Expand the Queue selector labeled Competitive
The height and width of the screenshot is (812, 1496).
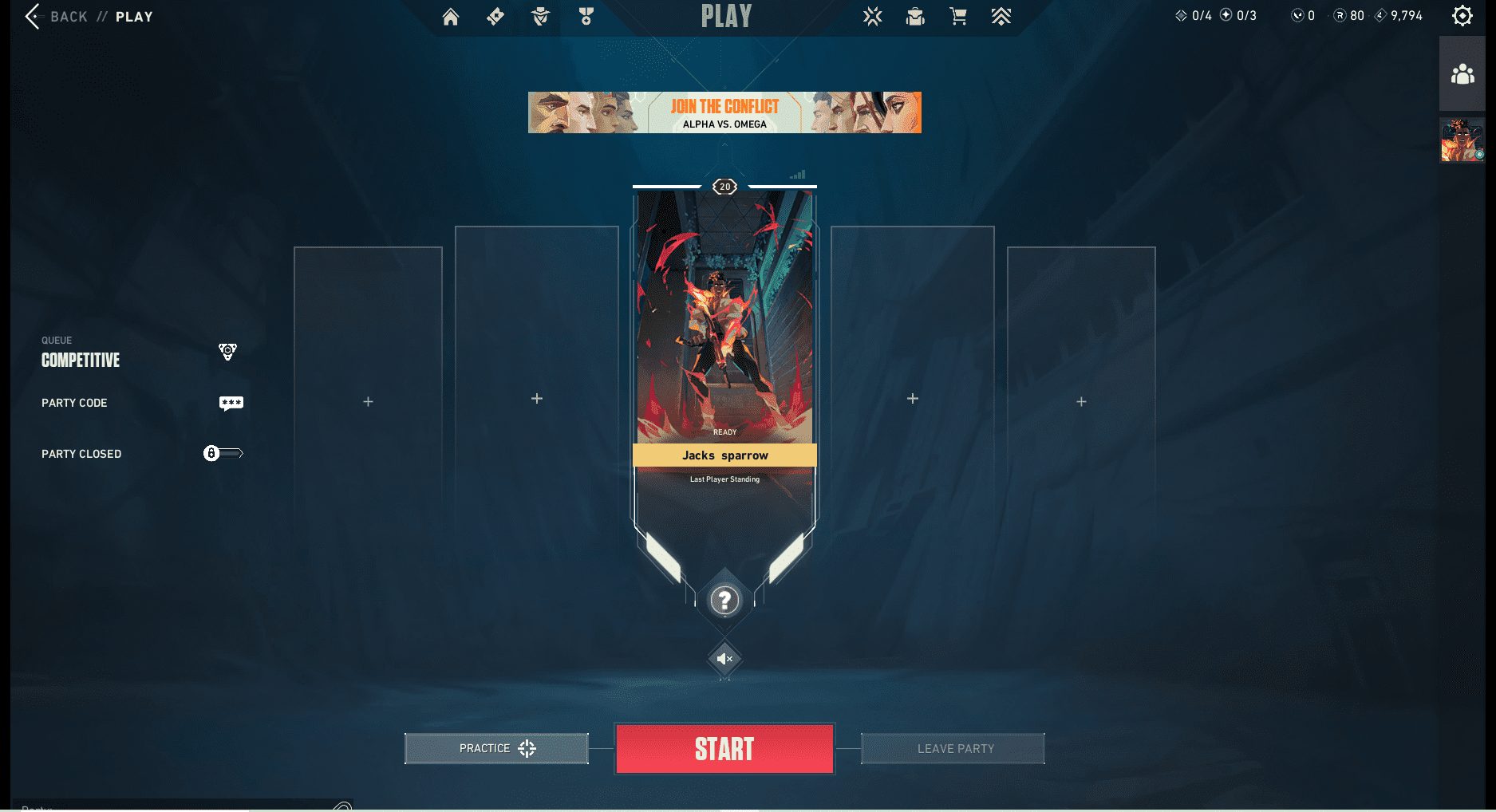point(80,359)
